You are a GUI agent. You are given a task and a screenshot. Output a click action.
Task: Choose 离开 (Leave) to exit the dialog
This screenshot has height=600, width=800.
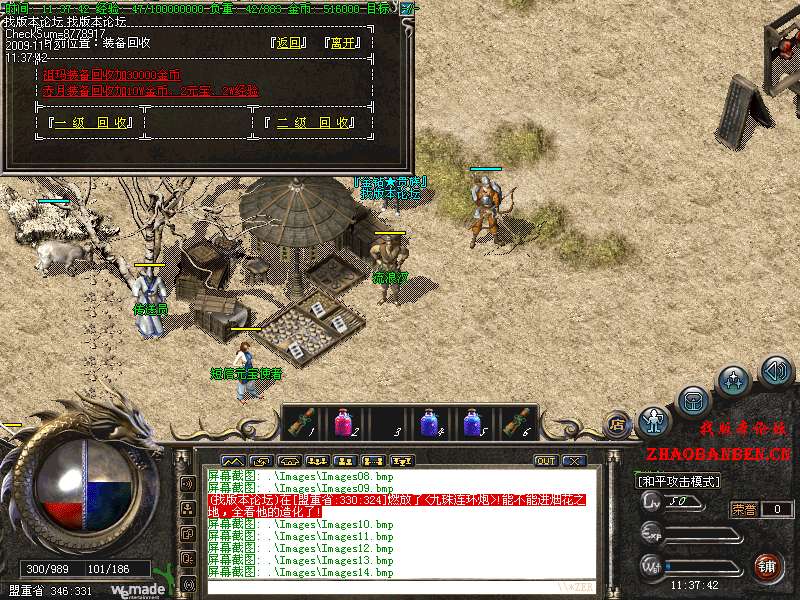coord(342,43)
